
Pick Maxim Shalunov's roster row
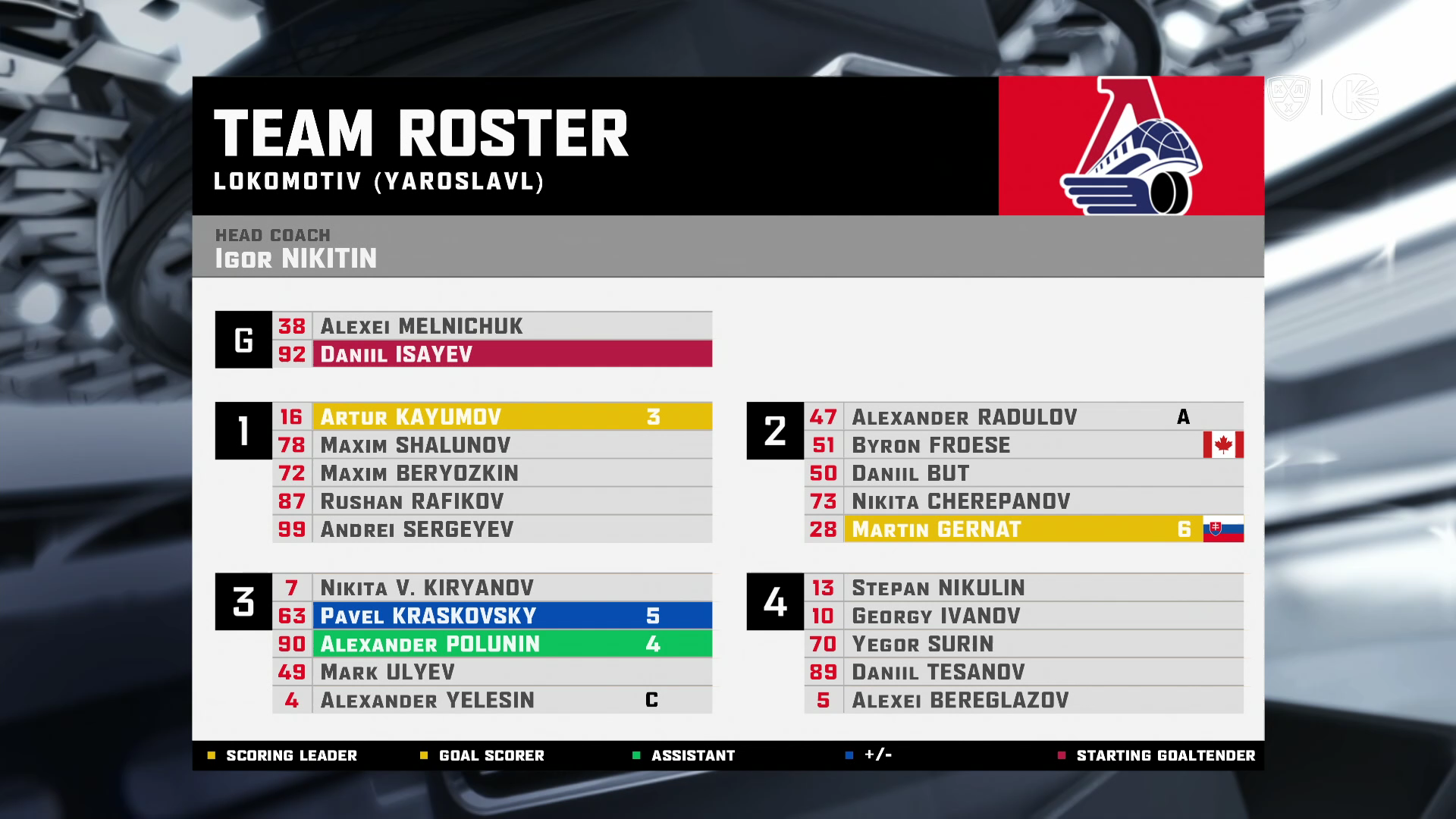pyautogui.click(x=493, y=445)
